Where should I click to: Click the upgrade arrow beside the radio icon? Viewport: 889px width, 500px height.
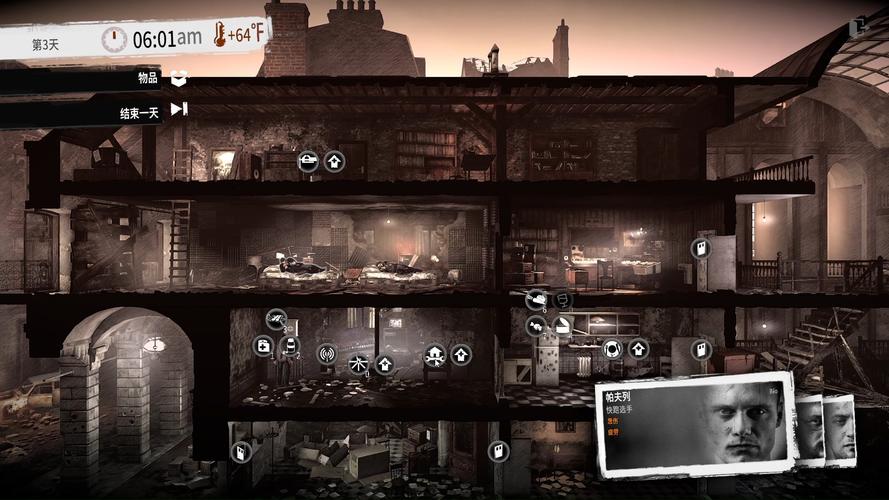pyautogui.click(x=384, y=363)
